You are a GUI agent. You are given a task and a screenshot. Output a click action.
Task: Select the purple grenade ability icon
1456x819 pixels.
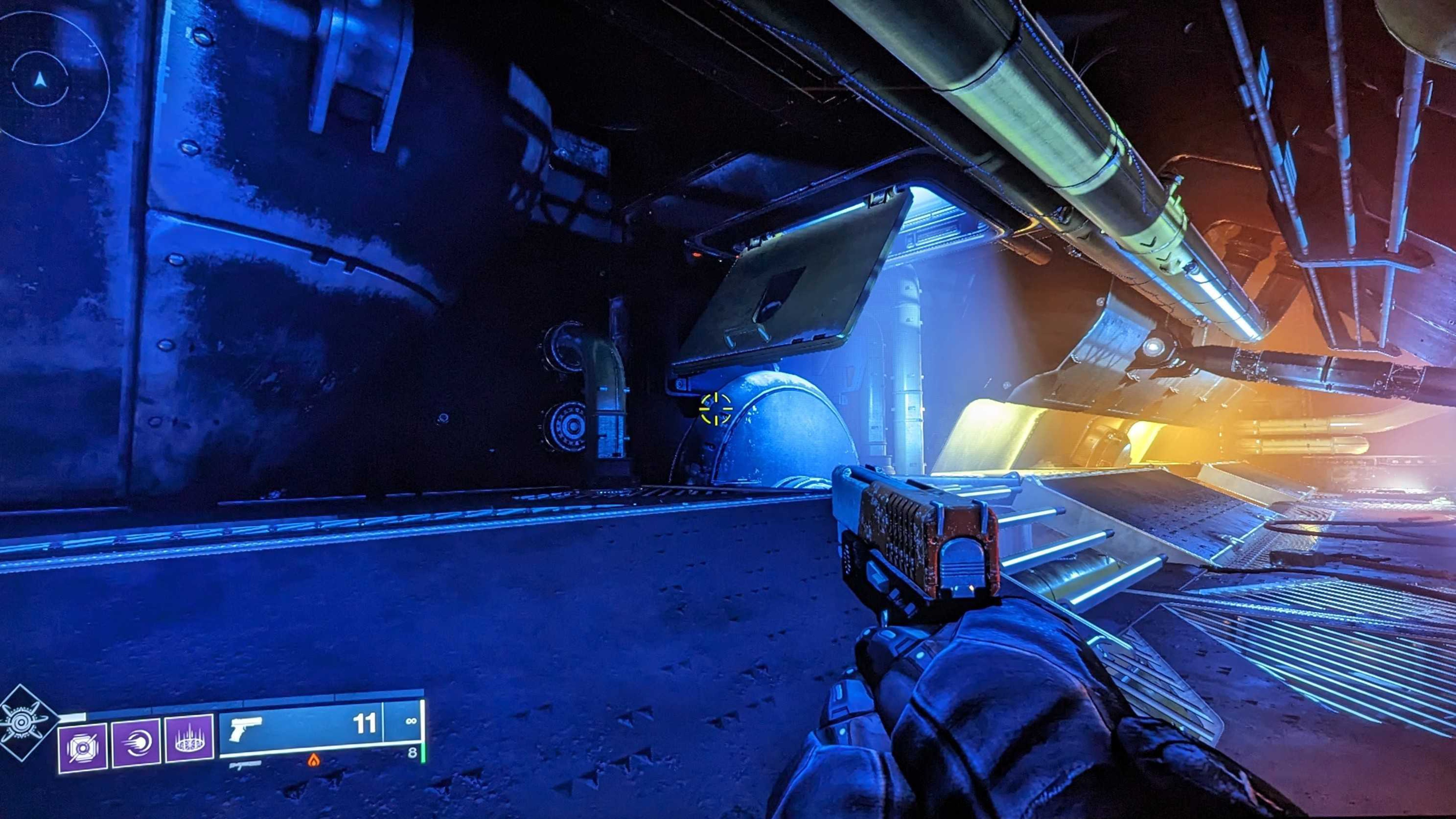83,747
